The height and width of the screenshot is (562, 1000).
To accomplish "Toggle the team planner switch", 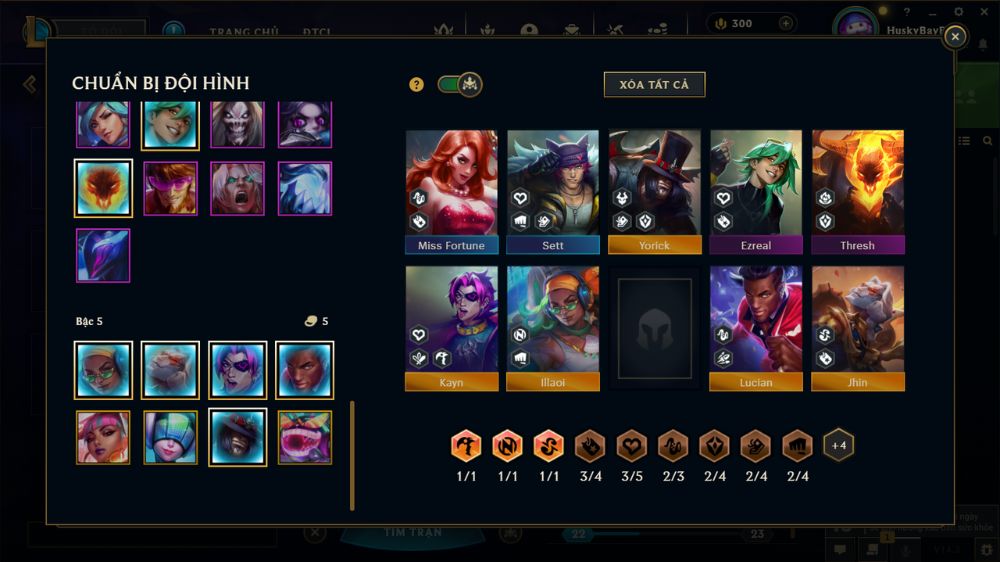I will (x=459, y=85).
